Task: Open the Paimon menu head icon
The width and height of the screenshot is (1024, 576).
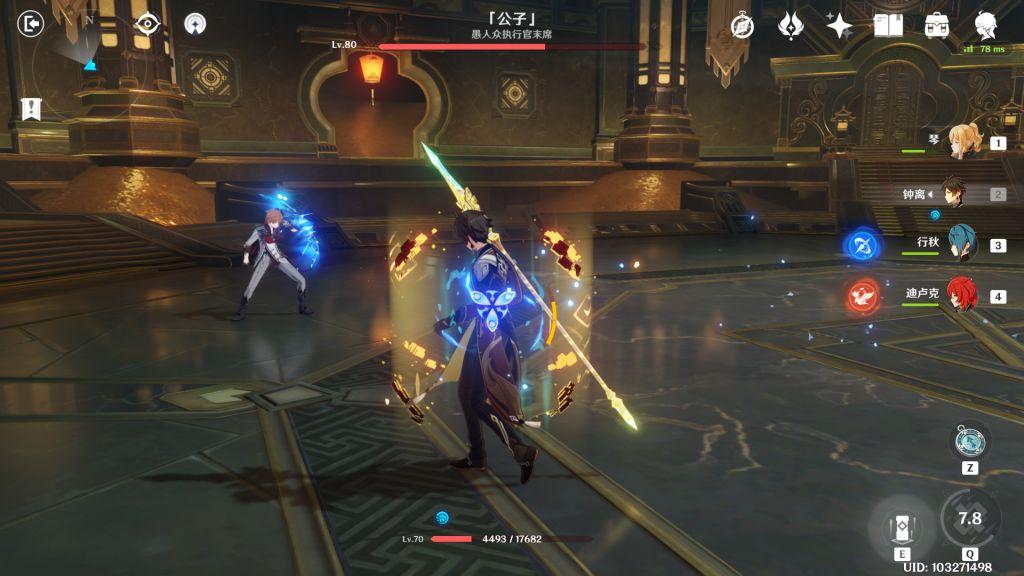Action: 986,26
